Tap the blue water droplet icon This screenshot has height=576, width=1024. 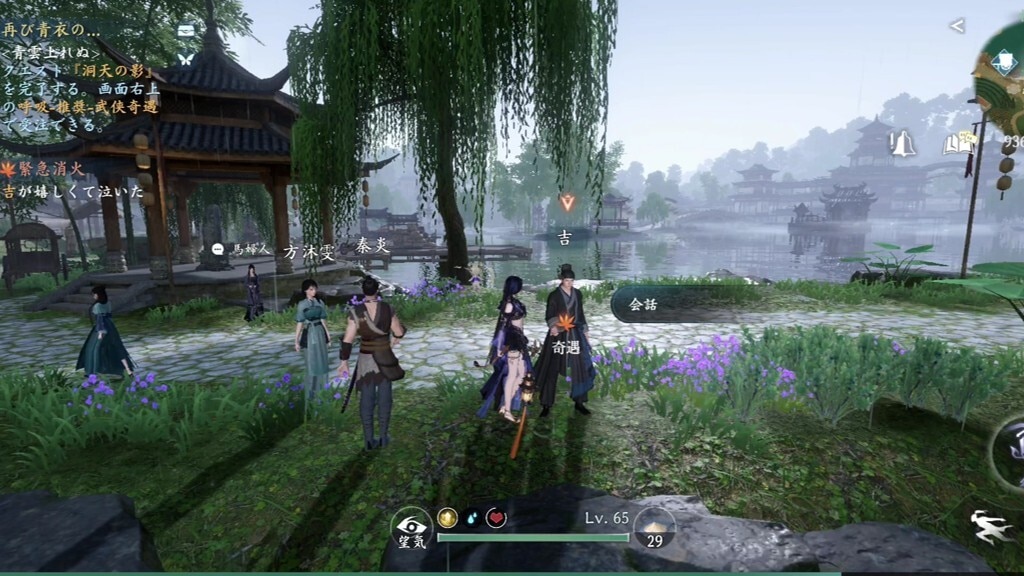point(472,517)
